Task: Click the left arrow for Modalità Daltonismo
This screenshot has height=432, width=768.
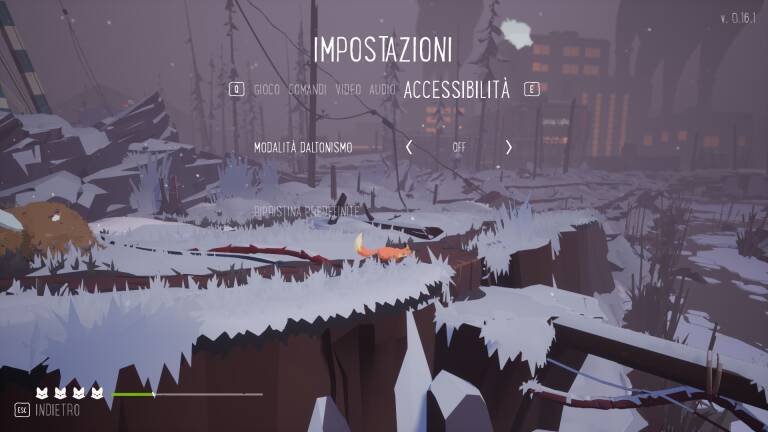Action: click(x=409, y=147)
